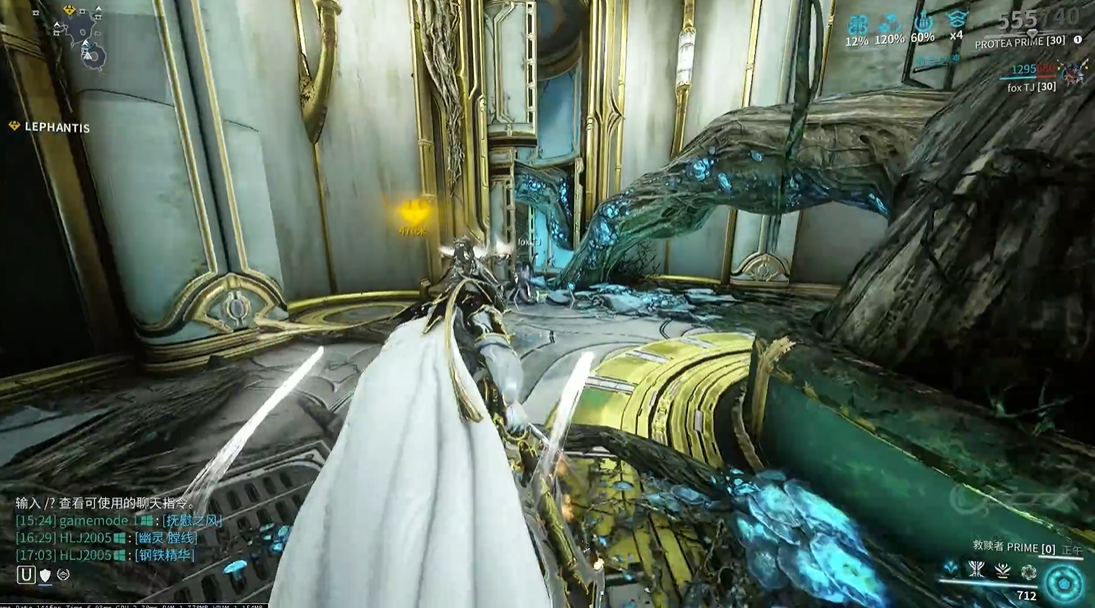
Task: Open the [钢铁精华] chat link
Action: click(x=166, y=555)
